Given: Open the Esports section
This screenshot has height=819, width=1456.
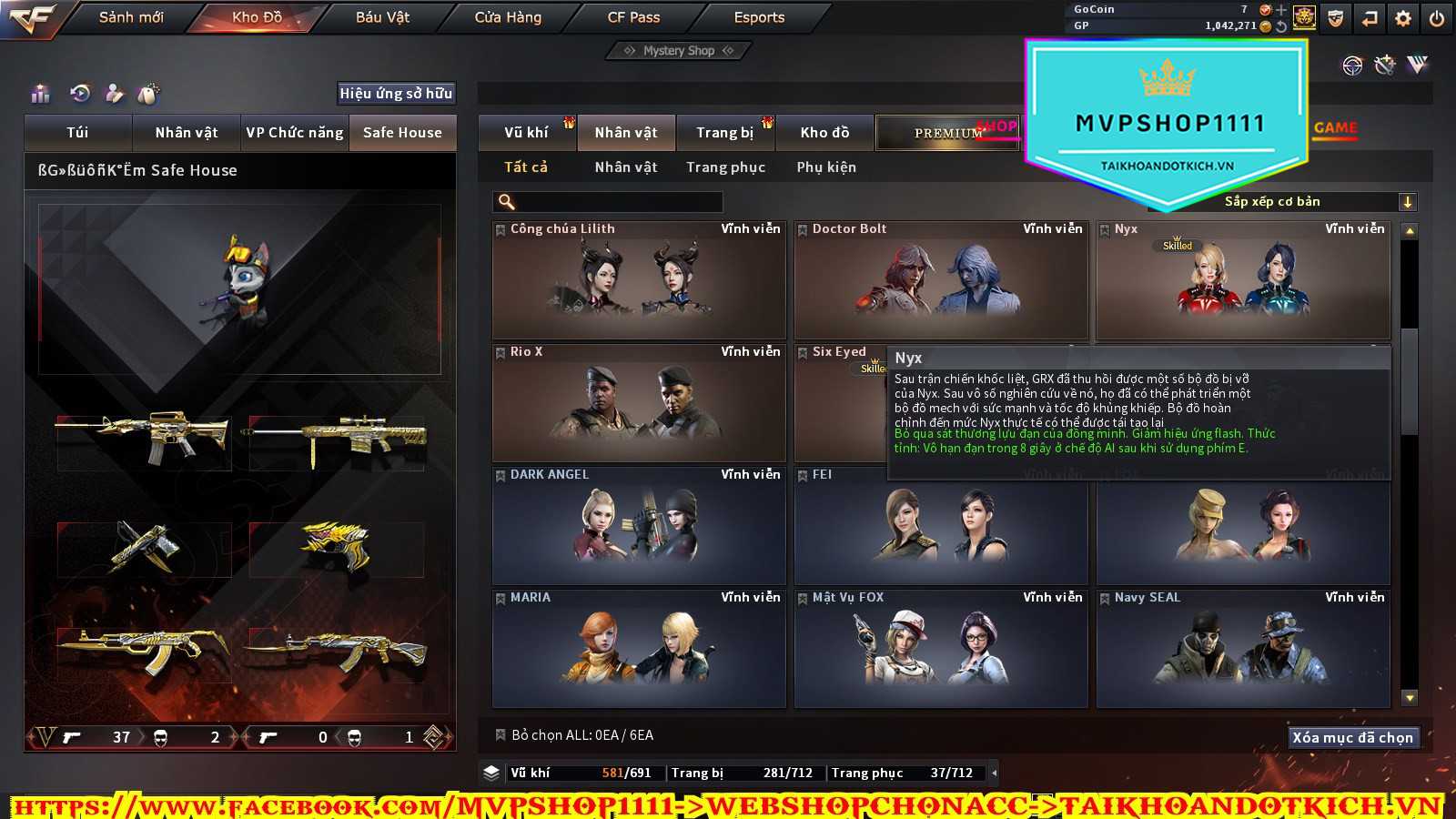Looking at the screenshot, I should (x=759, y=17).
